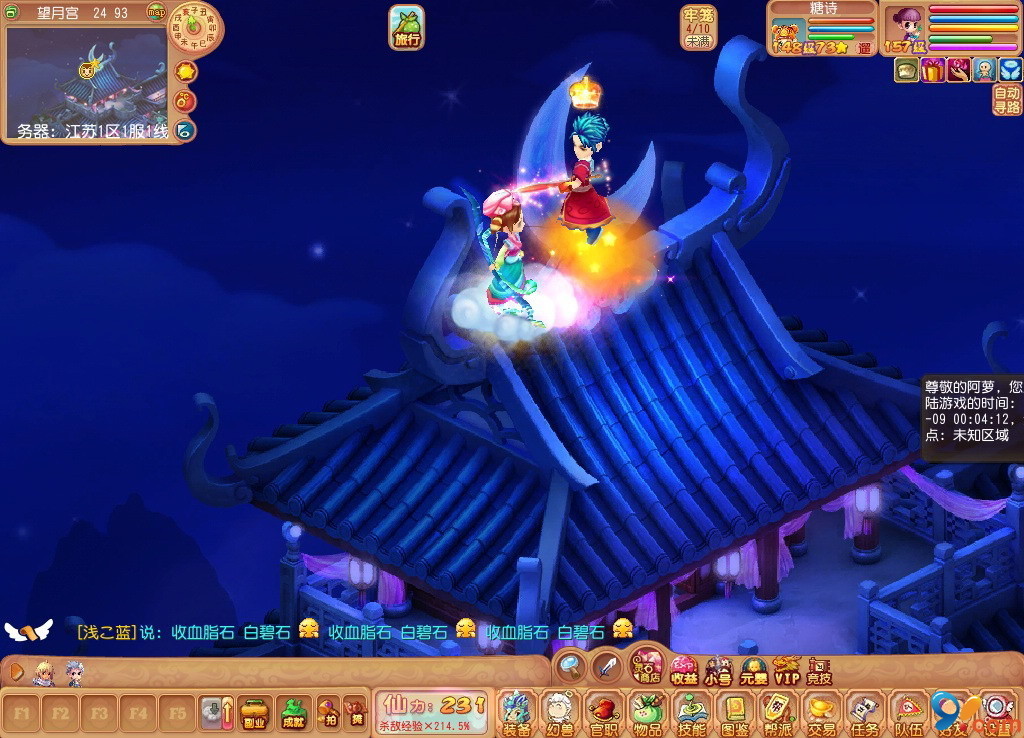Open the 物品 inventory bag
The image size is (1024, 738).
[647, 712]
